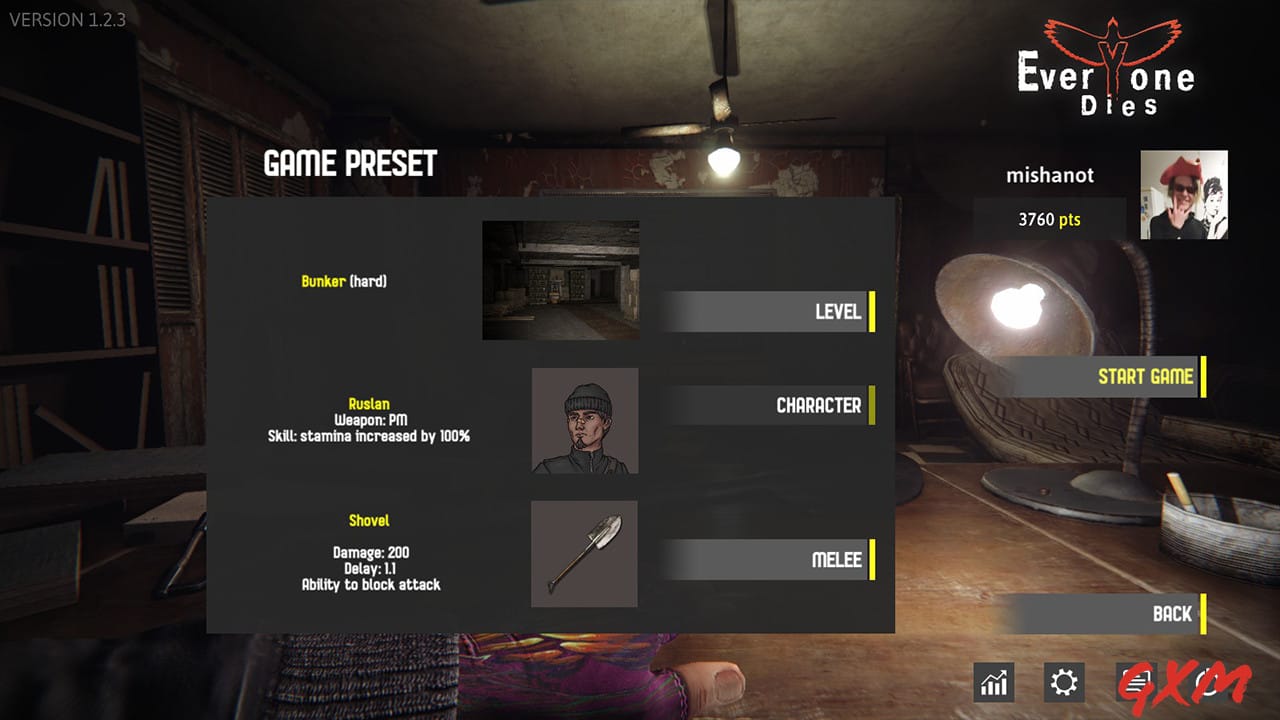1280x720 pixels.
Task: Open the CHARACTER selector
Action: (770, 405)
